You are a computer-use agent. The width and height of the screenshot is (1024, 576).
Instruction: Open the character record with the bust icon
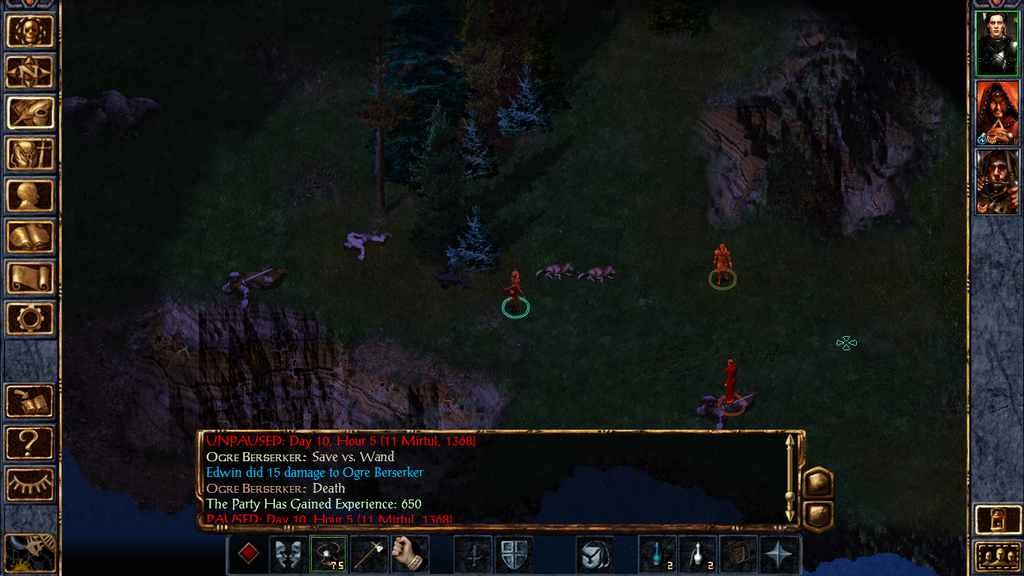tap(30, 195)
